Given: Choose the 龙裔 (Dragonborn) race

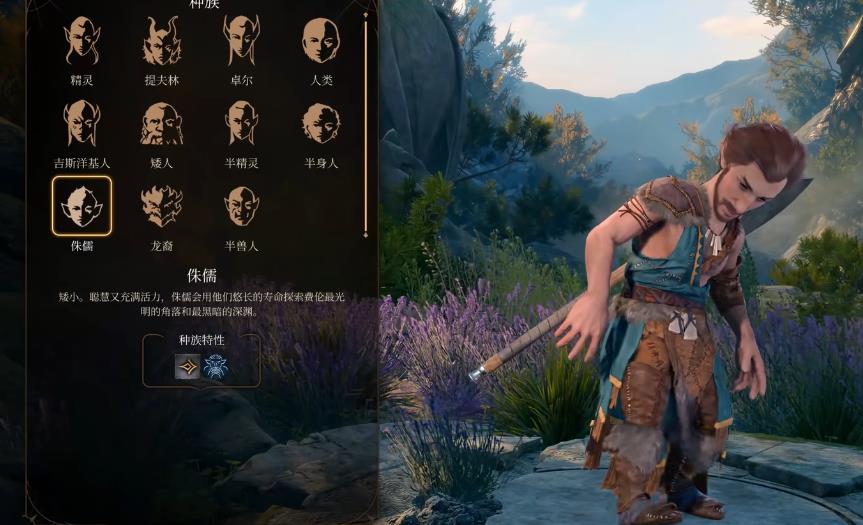Looking at the screenshot, I should (x=161, y=206).
